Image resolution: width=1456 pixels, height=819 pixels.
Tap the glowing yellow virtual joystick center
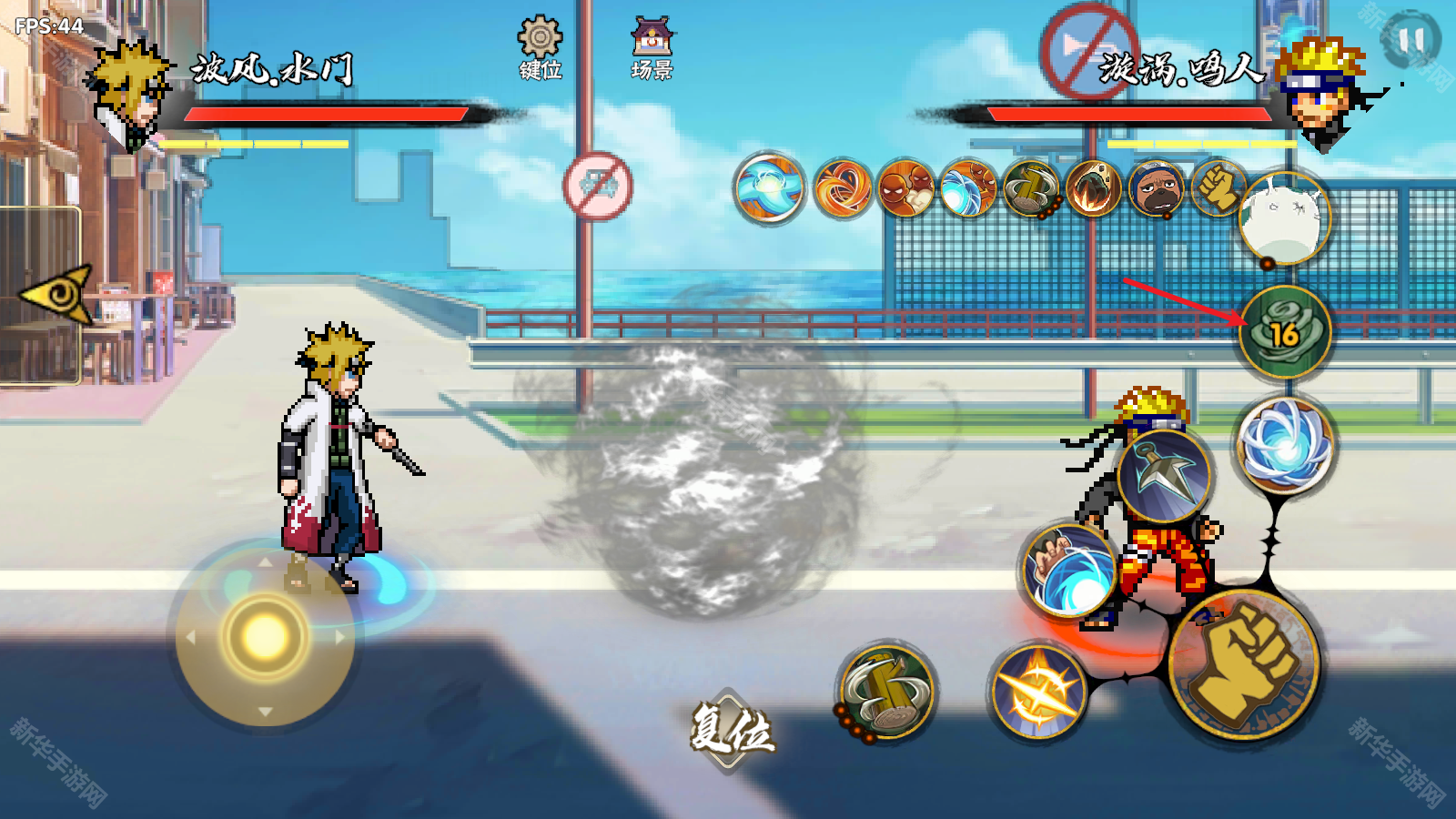click(x=265, y=636)
